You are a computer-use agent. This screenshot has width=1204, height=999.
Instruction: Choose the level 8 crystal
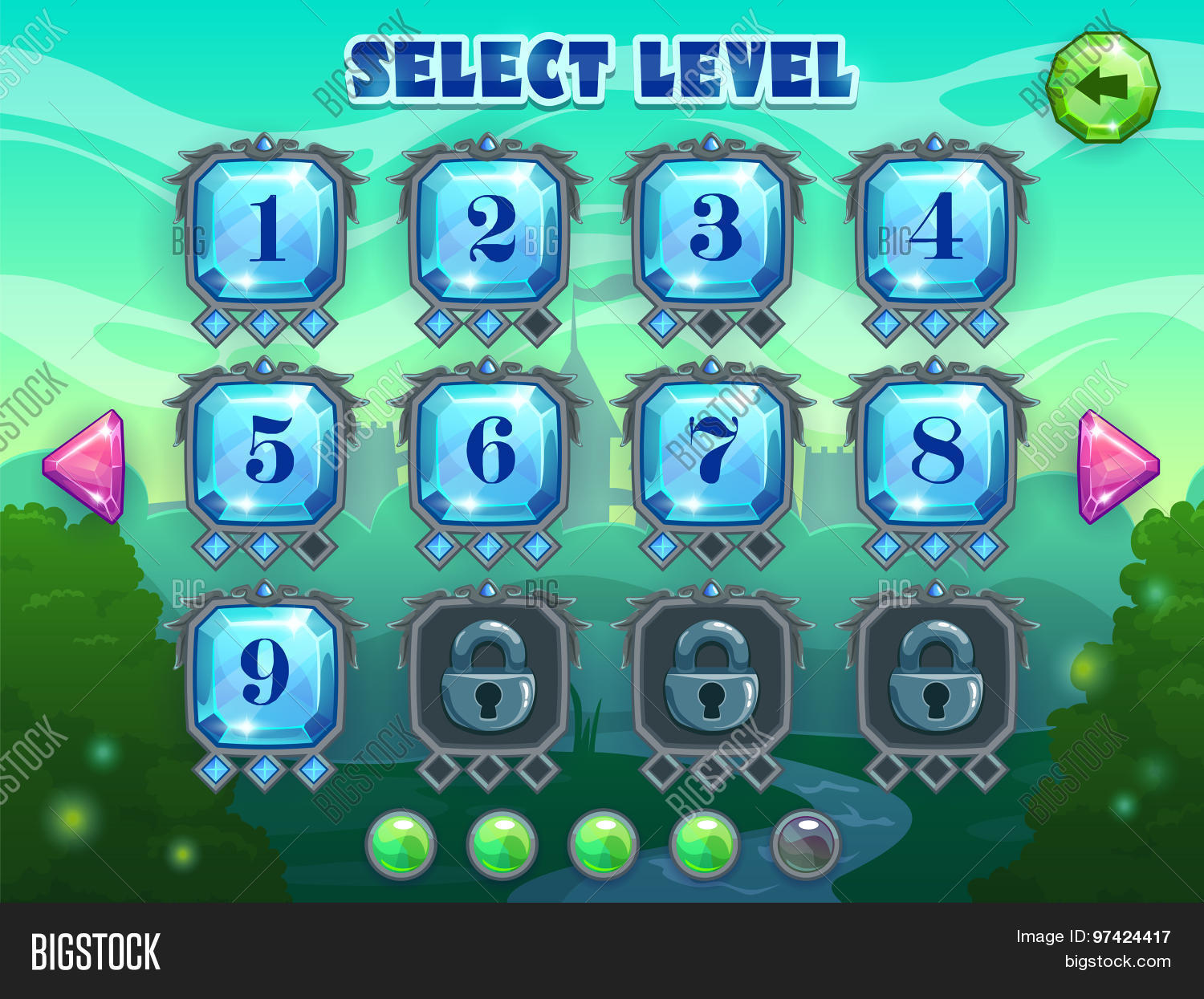coord(935,453)
